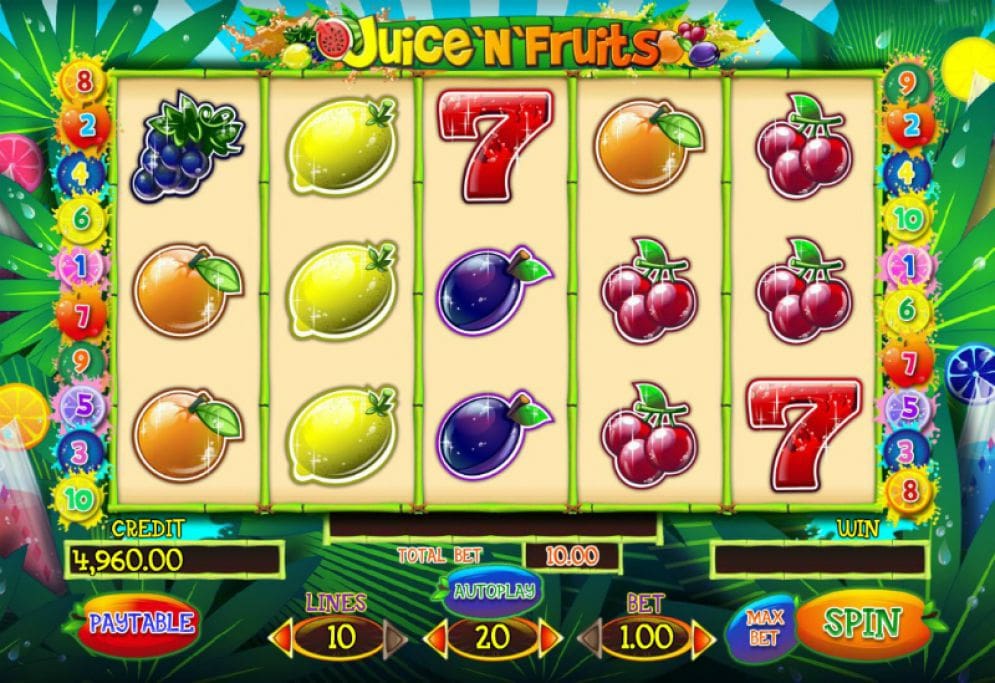The height and width of the screenshot is (683, 995).
Task: Lower the autoplay spin count
Action: (436, 638)
